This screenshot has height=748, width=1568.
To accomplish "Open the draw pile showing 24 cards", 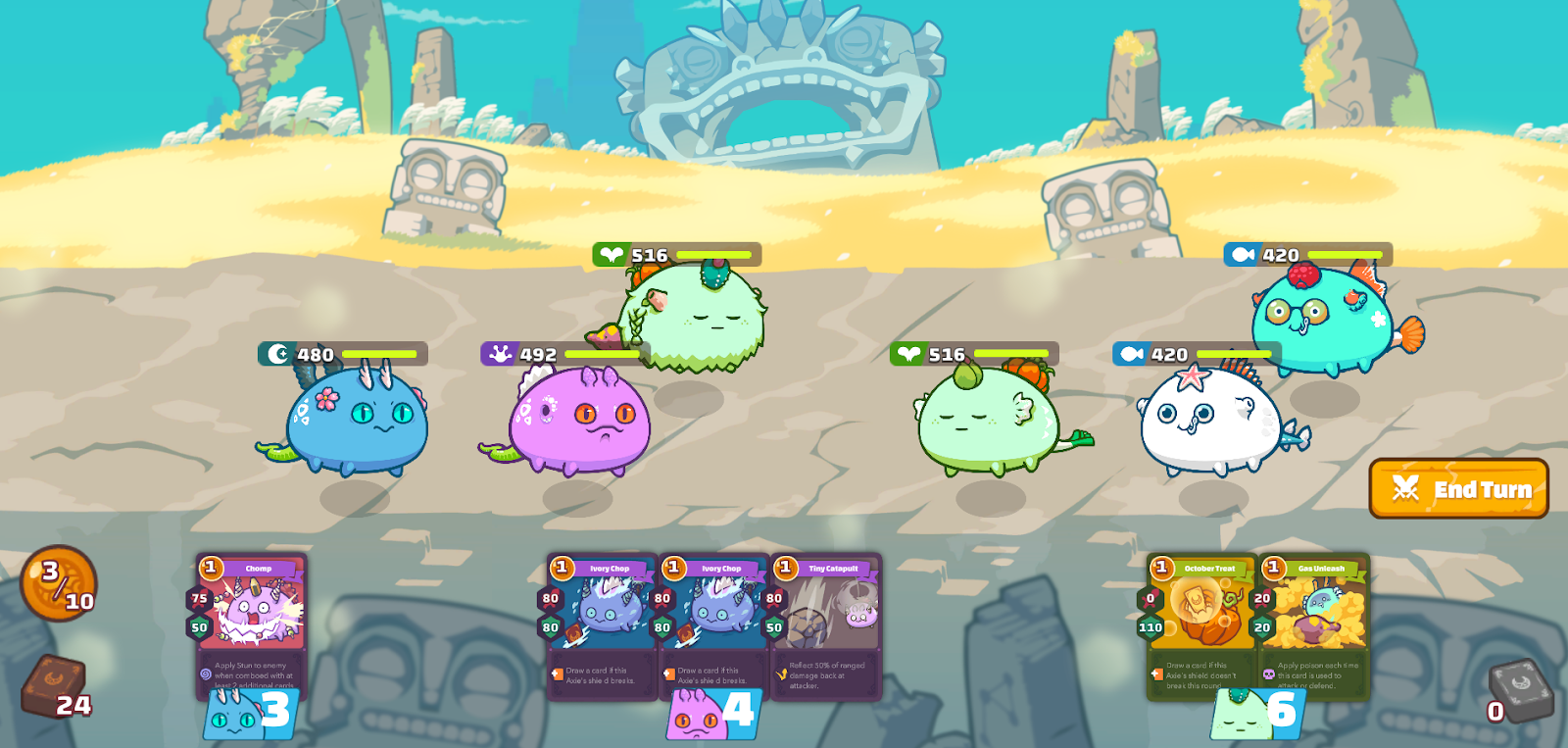I will click(55, 685).
